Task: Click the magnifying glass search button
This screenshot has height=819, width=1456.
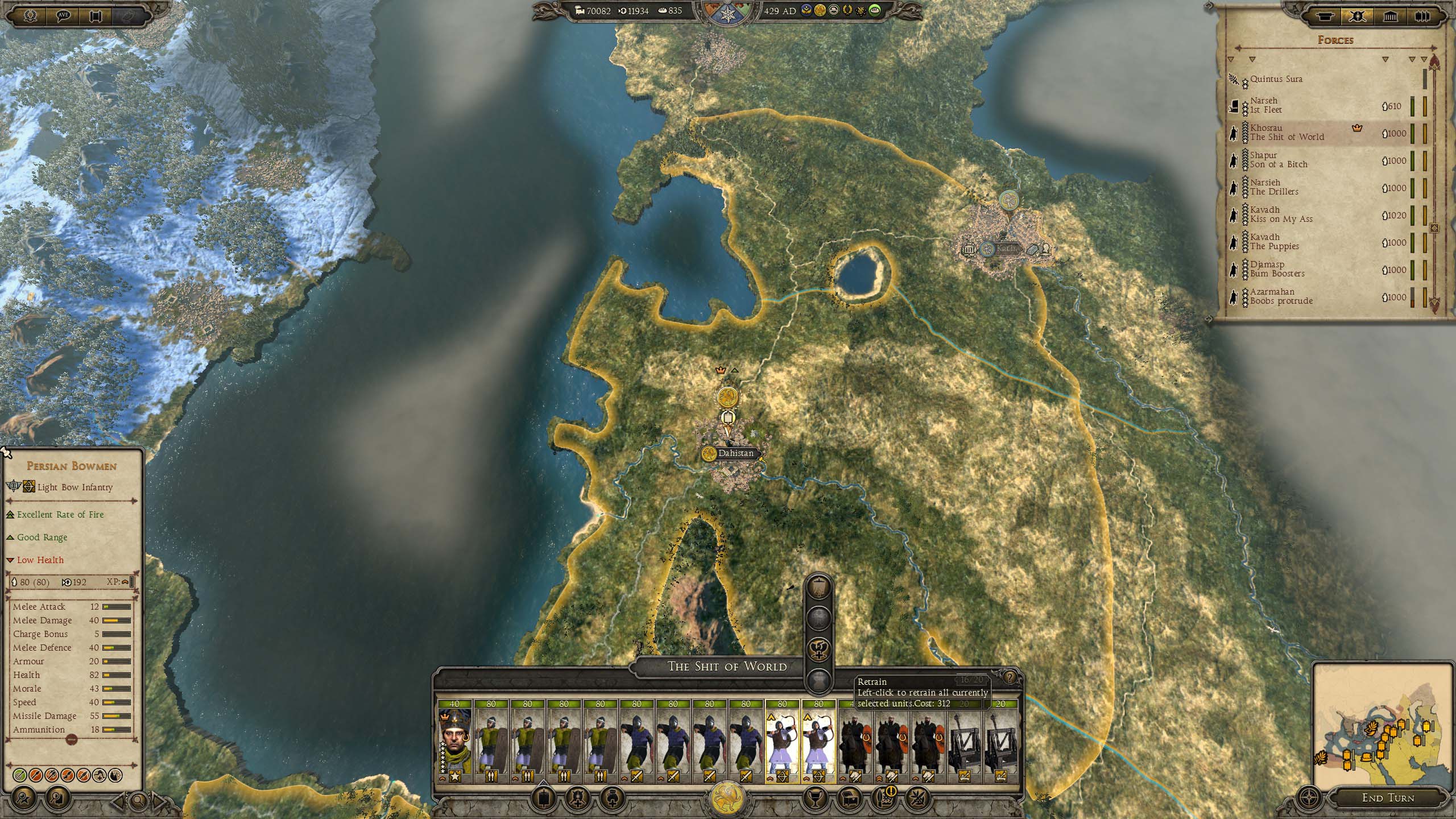Action: [x=138, y=801]
